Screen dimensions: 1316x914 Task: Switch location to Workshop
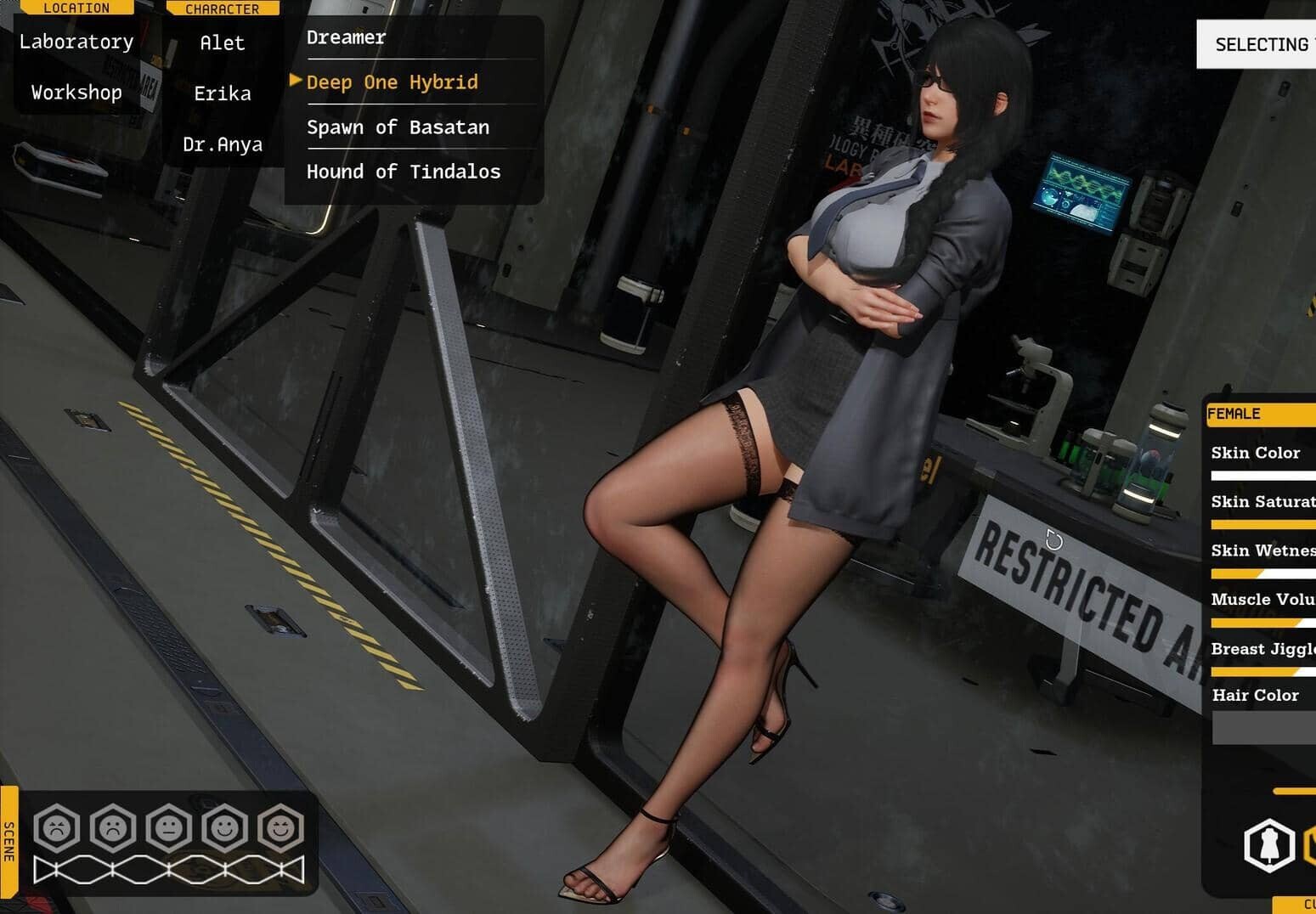pos(76,93)
